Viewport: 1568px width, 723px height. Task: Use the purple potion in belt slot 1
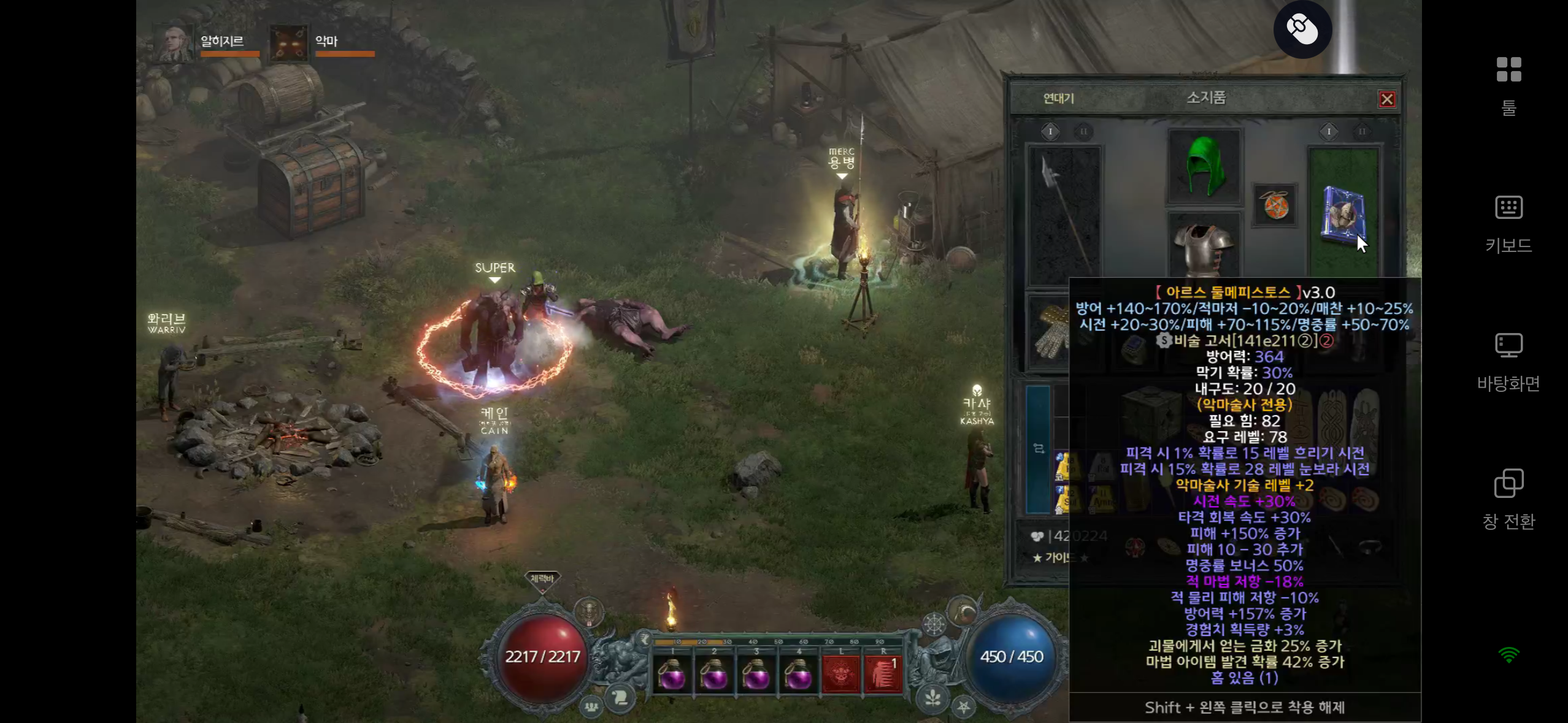click(672, 676)
